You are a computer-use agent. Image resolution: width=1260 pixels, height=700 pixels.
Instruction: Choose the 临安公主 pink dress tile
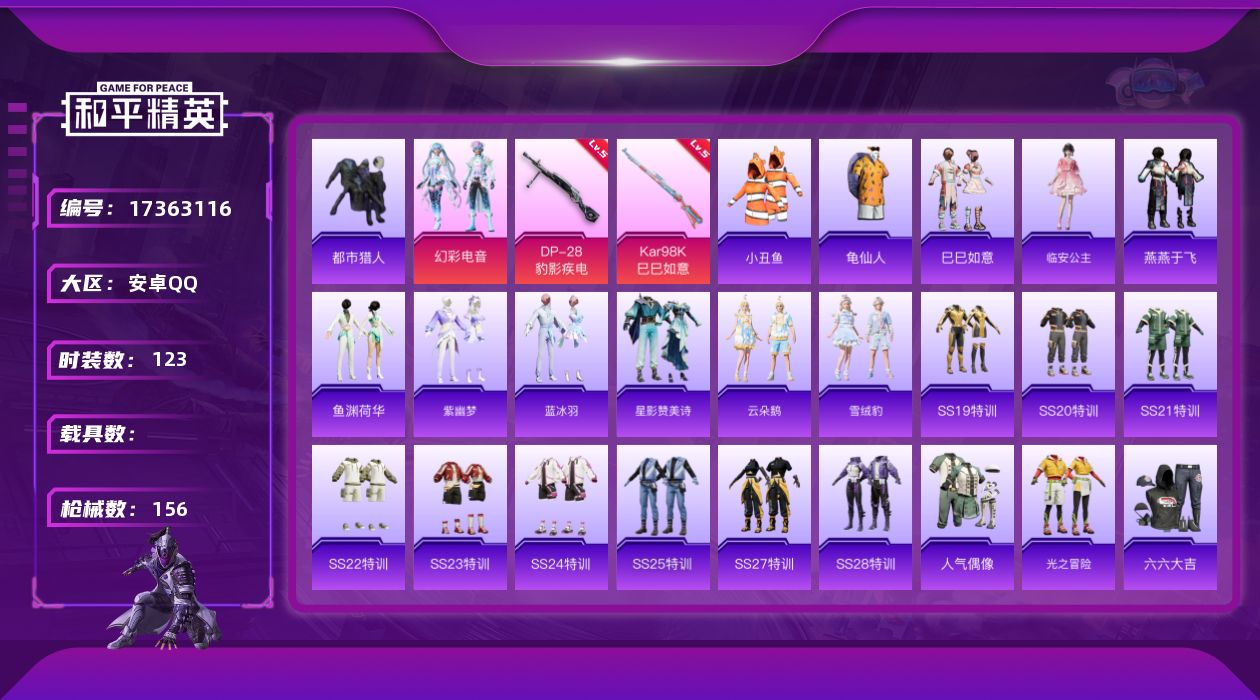pos(1068,210)
